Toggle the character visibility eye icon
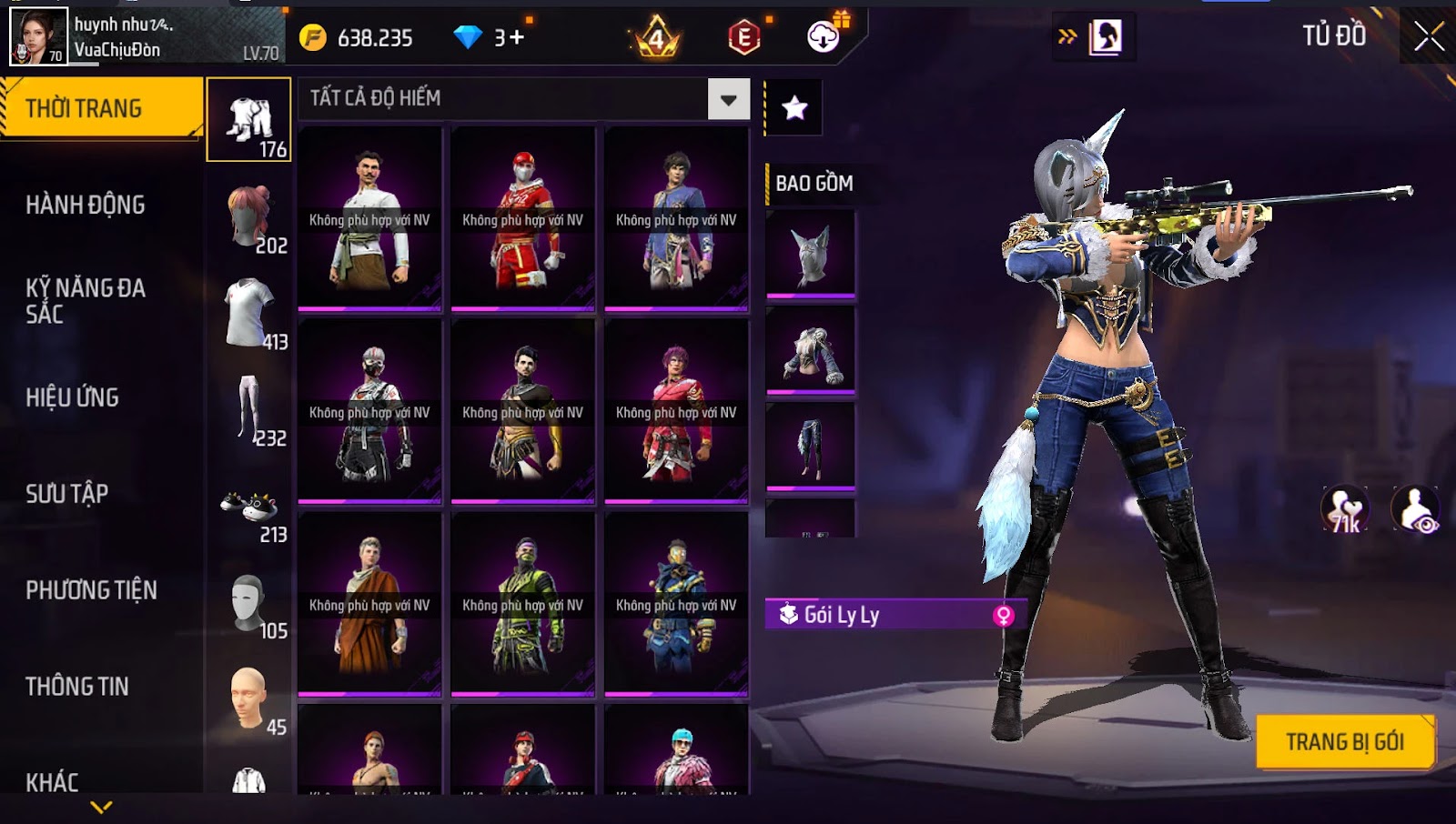This screenshot has width=1456, height=824. 1416,509
